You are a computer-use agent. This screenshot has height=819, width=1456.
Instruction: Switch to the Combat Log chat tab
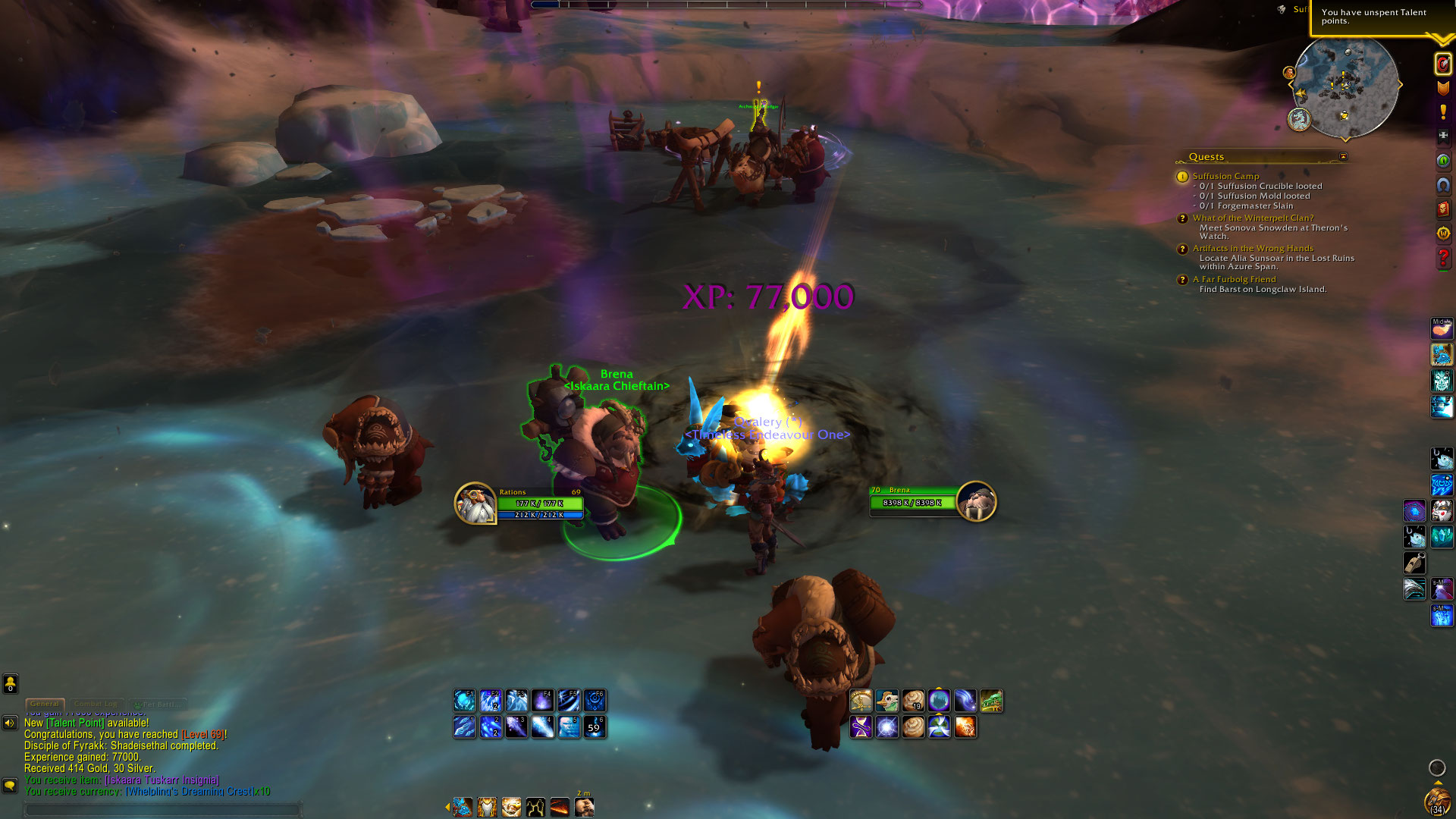point(96,704)
